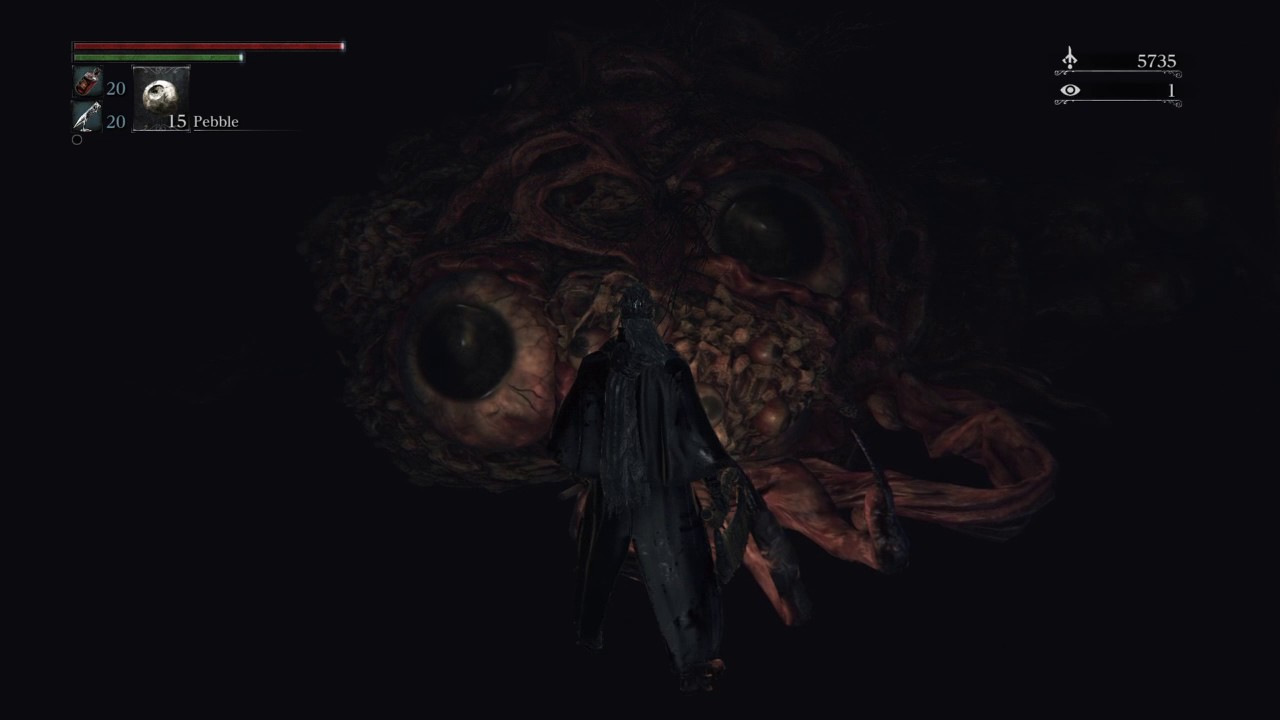Viewport: 1280px width, 720px height.
Task: Select the Quicksilver Bullet icon
Action: 87,118
